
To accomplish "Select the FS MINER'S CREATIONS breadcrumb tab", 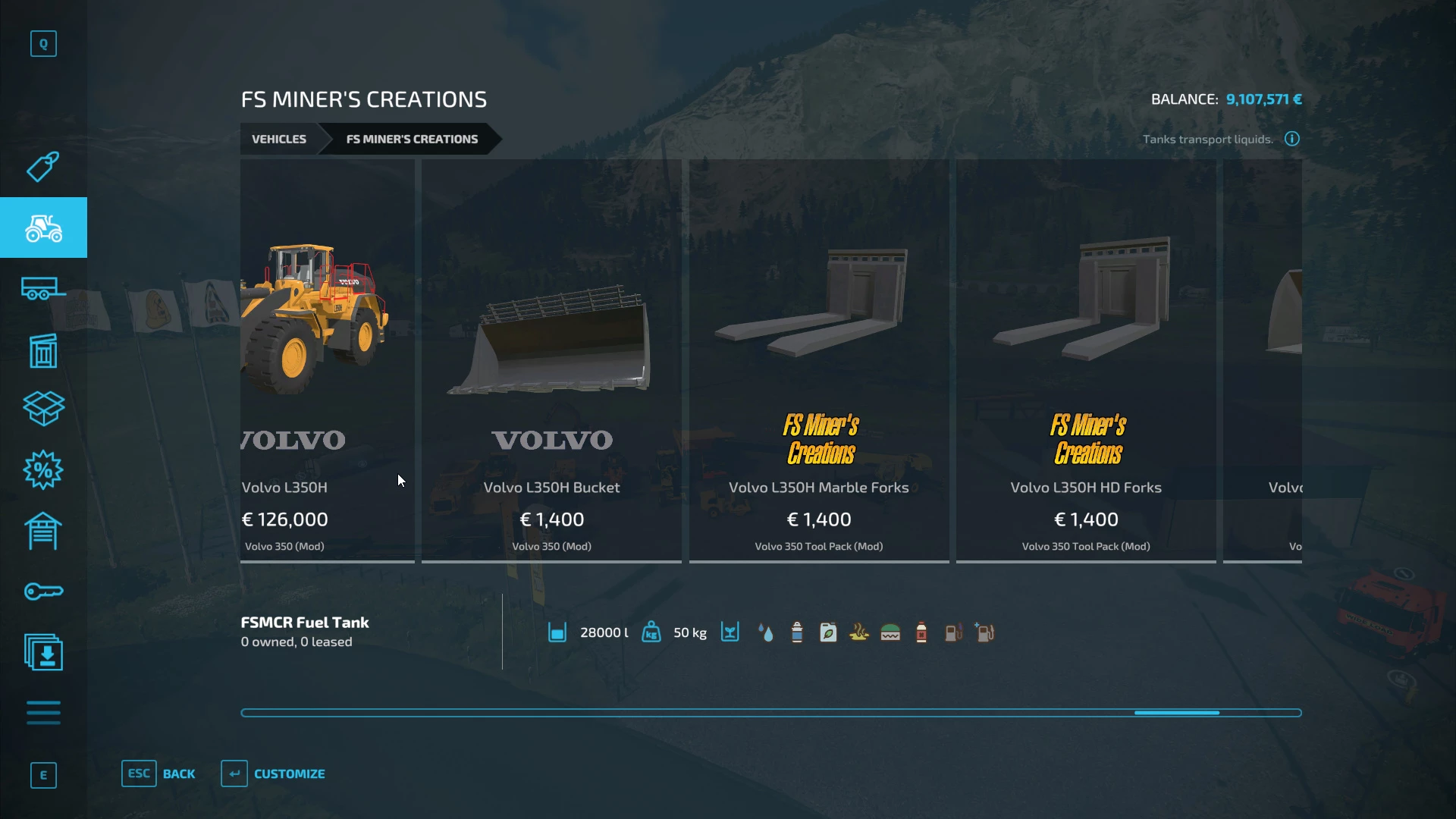I will click(412, 139).
